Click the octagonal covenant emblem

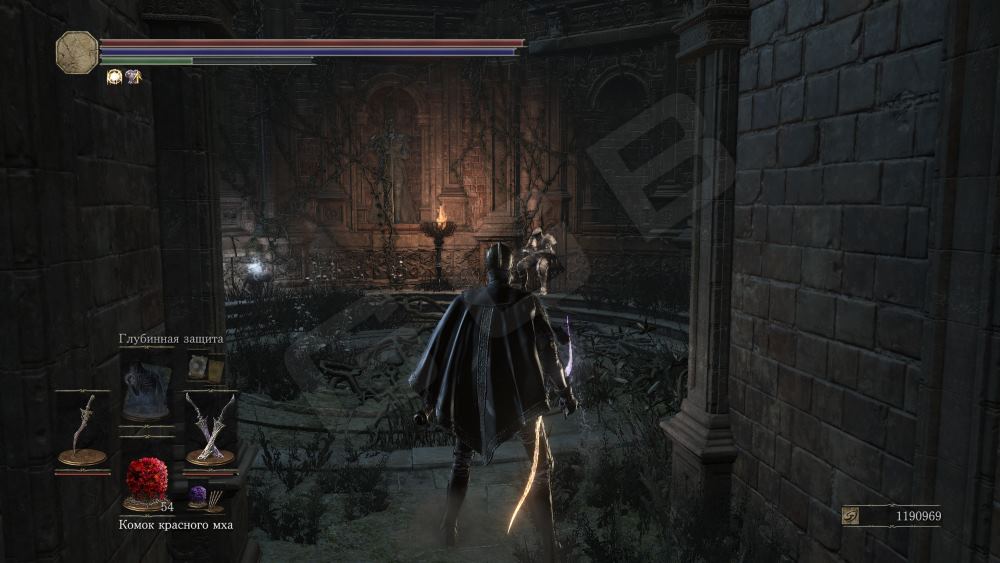click(77, 52)
